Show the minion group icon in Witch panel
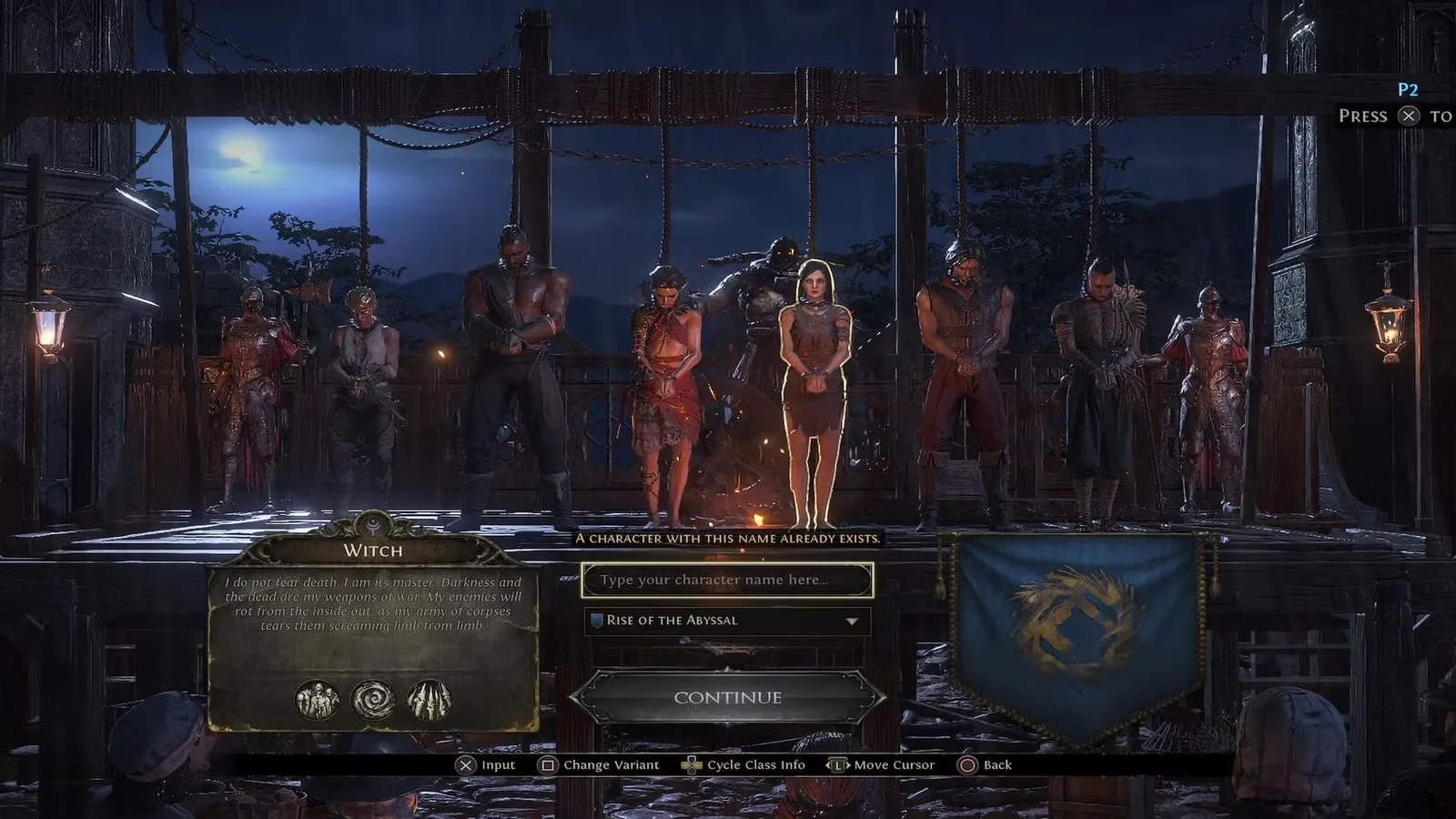The height and width of the screenshot is (819, 1456). (318, 701)
